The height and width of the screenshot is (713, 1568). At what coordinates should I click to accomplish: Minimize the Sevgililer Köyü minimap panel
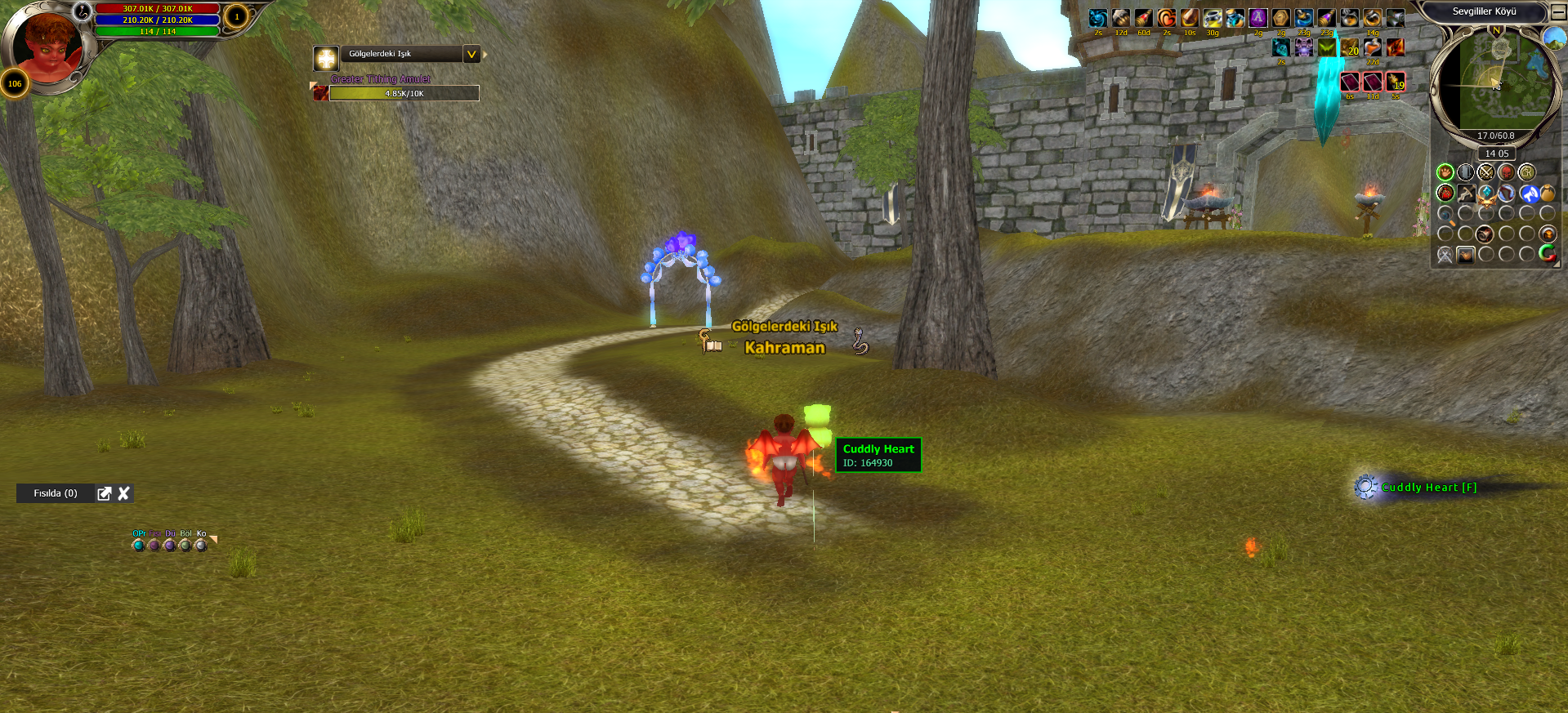point(1558,12)
